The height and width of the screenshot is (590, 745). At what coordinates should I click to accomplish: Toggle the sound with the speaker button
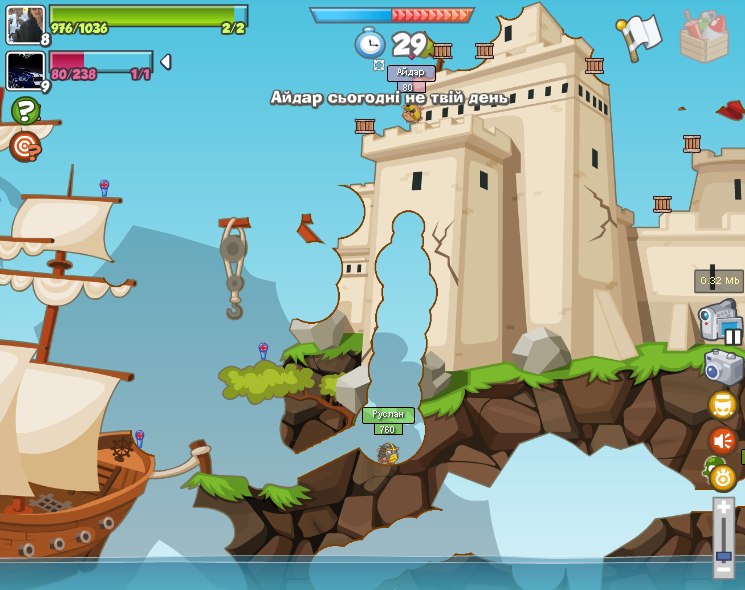[x=722, y=440]
